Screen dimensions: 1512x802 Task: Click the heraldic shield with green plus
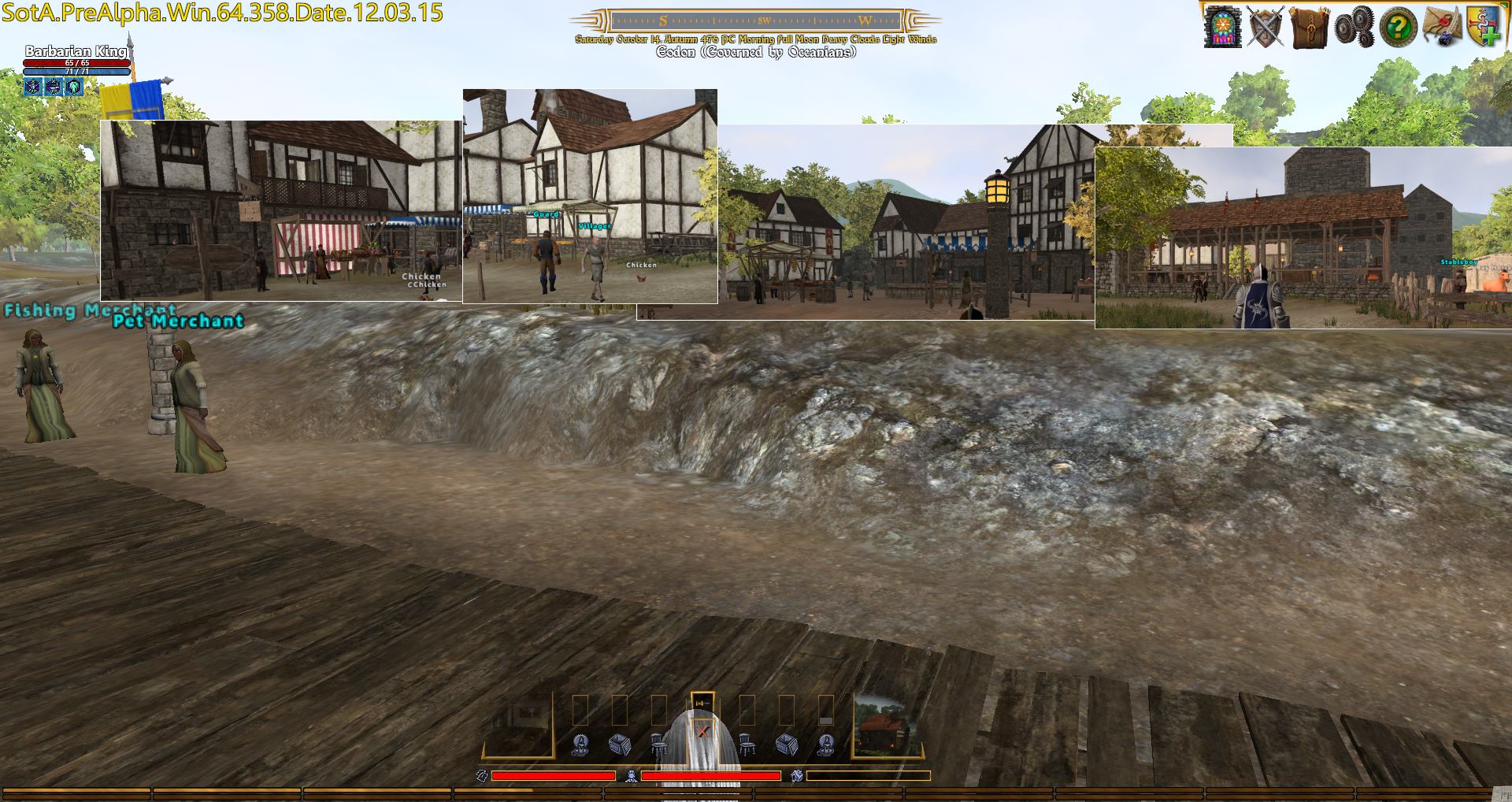point(1482,27)
